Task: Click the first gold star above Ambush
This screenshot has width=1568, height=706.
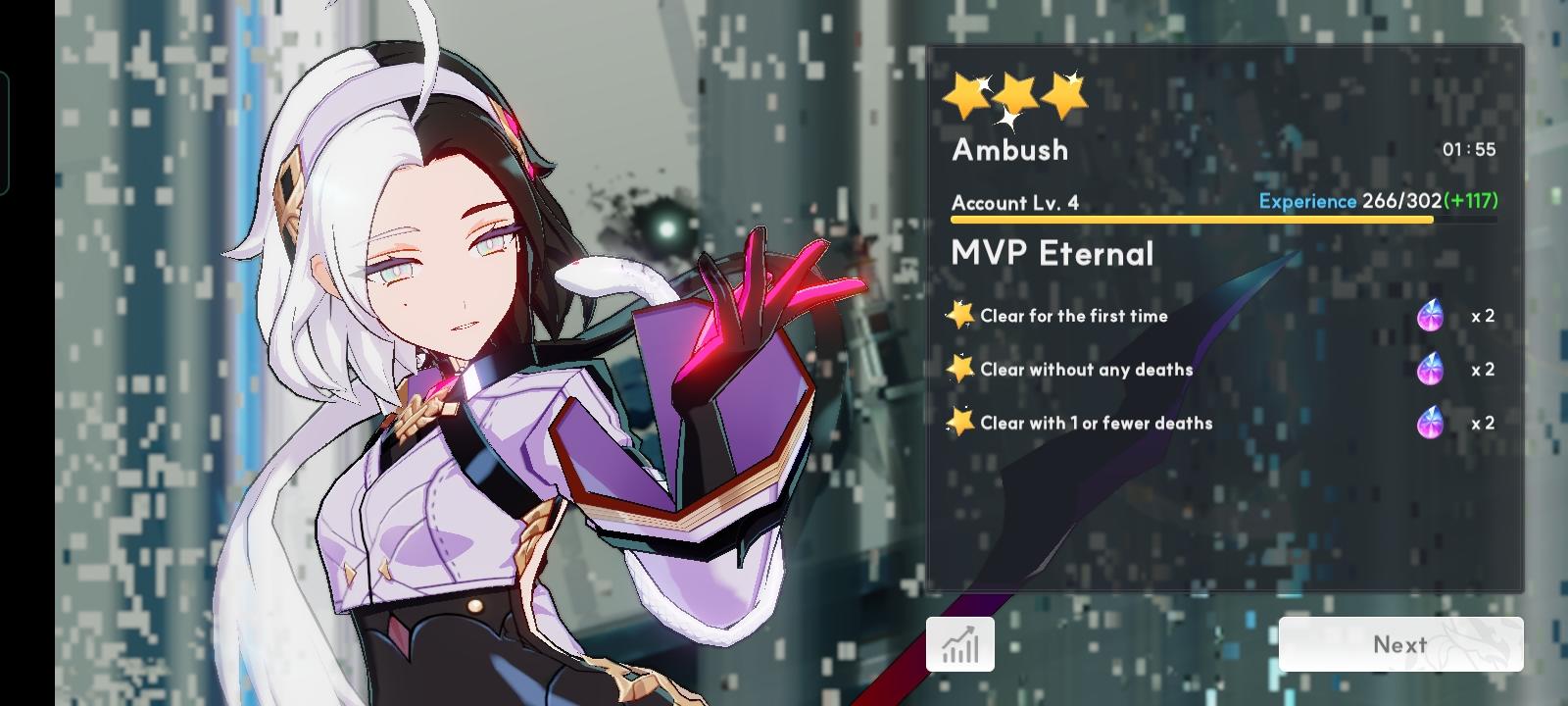Action: point(964,94)
